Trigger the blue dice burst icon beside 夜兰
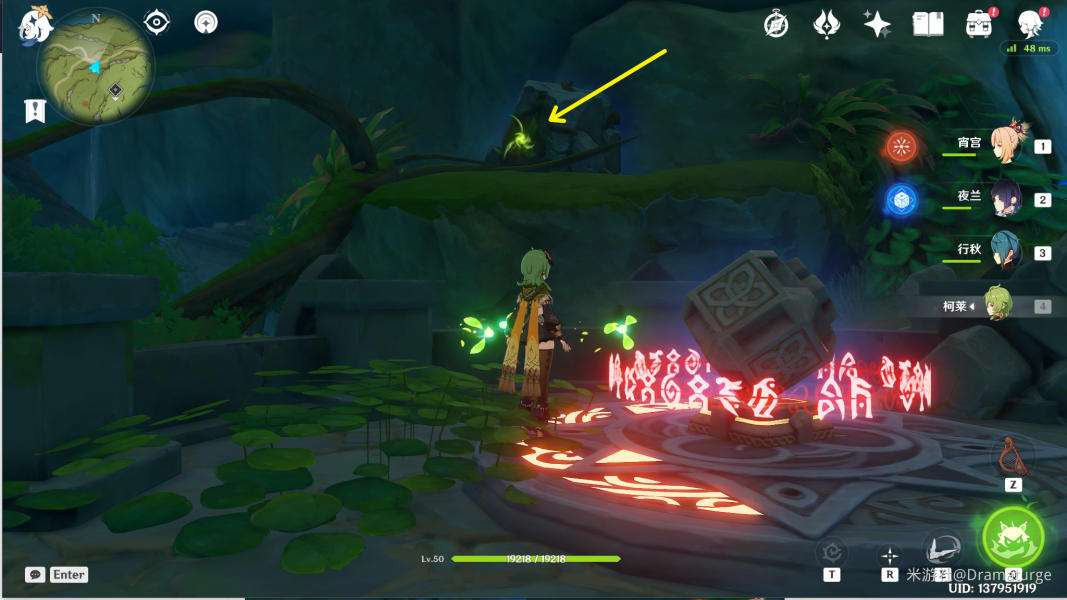1067x600 pixels. pyautogui.click(x=901, y=200)
